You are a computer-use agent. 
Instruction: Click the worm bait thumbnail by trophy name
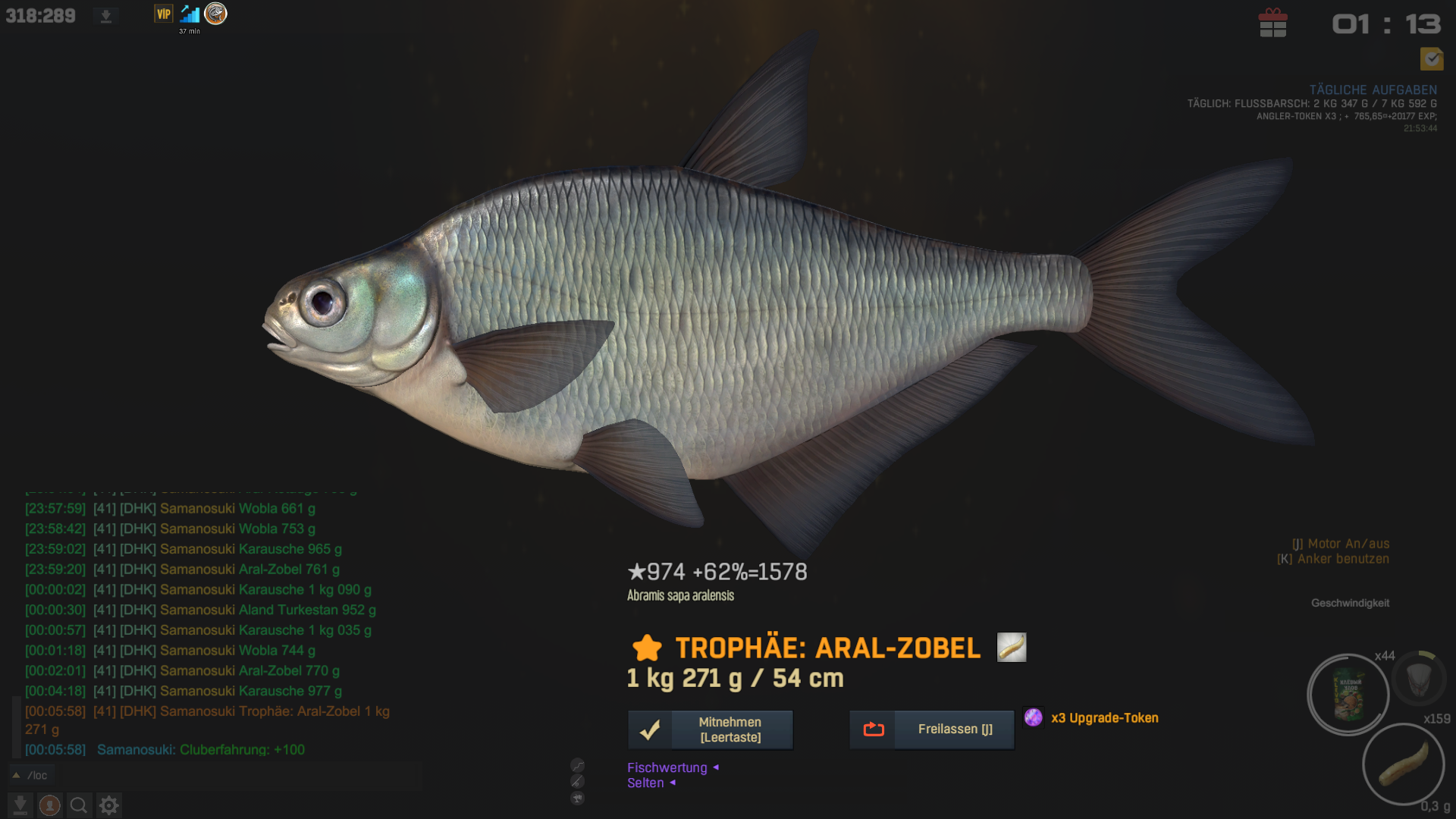tap(1011, 648)
